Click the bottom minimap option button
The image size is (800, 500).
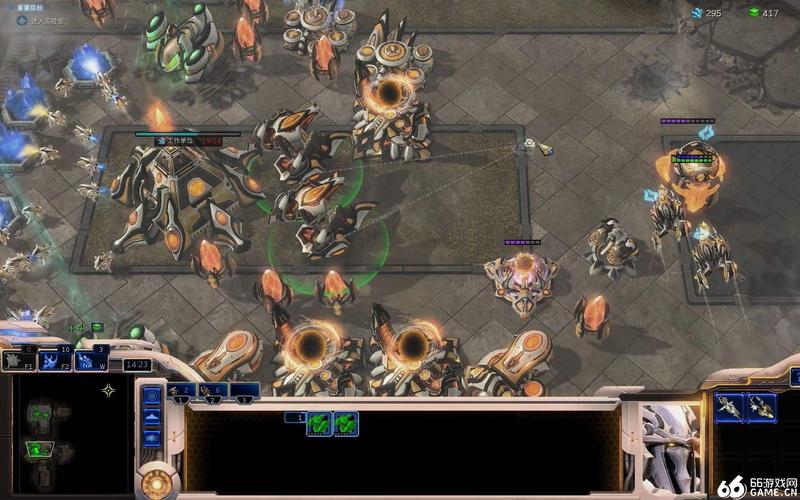pyautogui.click(x=152, y=438)
